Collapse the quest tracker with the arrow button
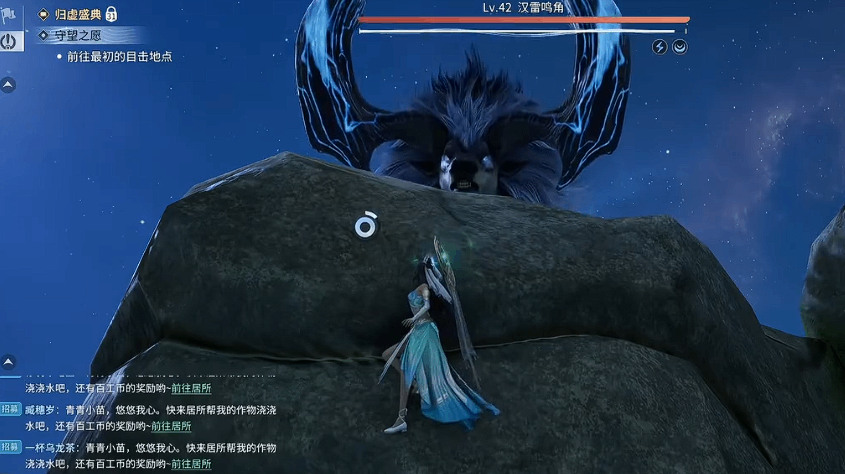Image resolution: width=845 pixels, height=474 pixels. [8, 86]
